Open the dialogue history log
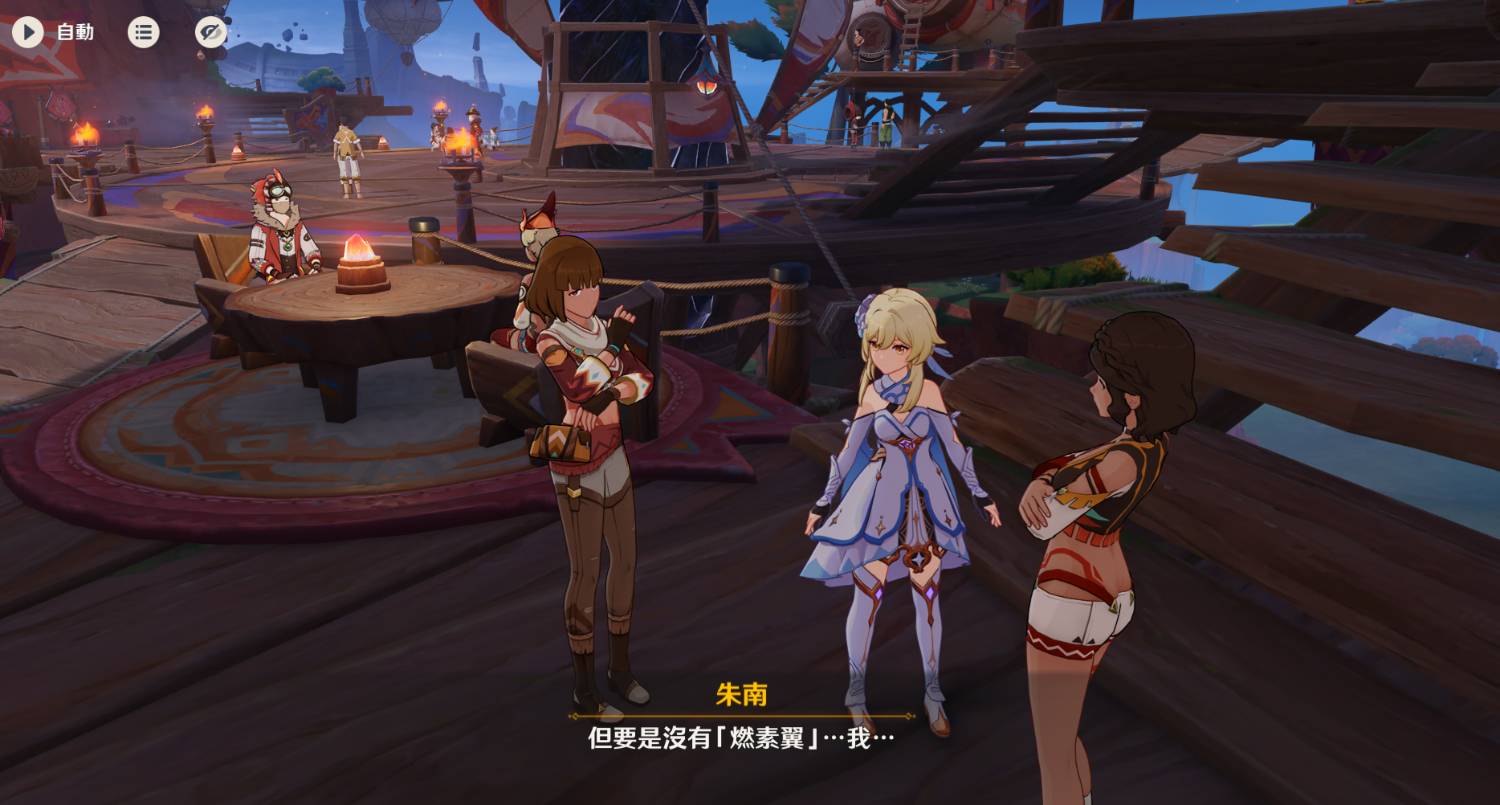1500x805 pixels. pos(143,32)
